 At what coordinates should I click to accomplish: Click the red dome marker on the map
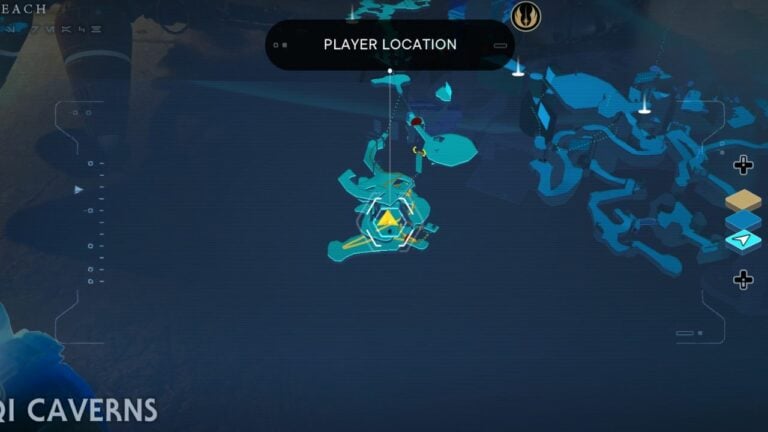click(x=416, y=122)
